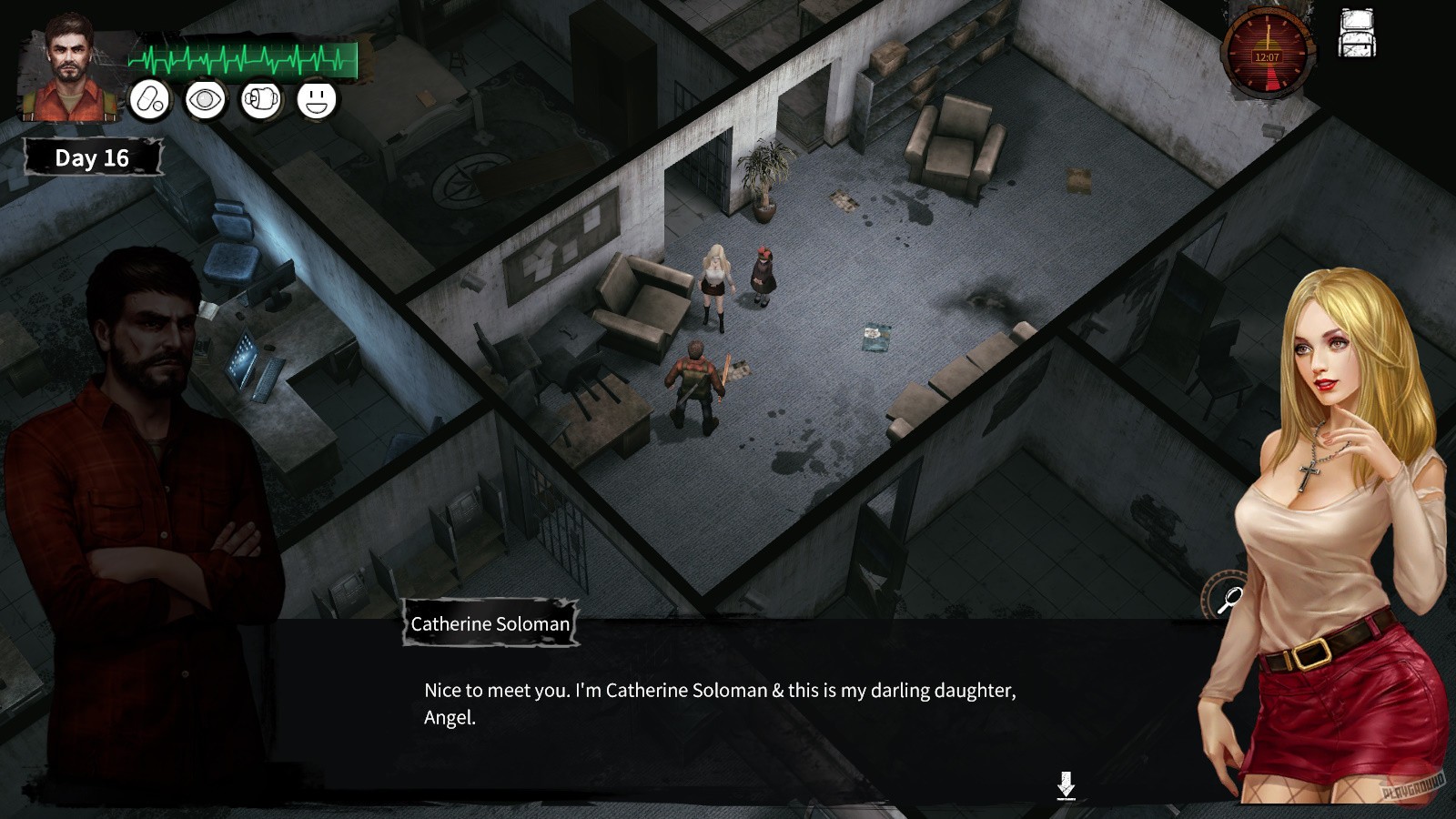Click the down arrow to advance dialogue

click(1065, 783)
